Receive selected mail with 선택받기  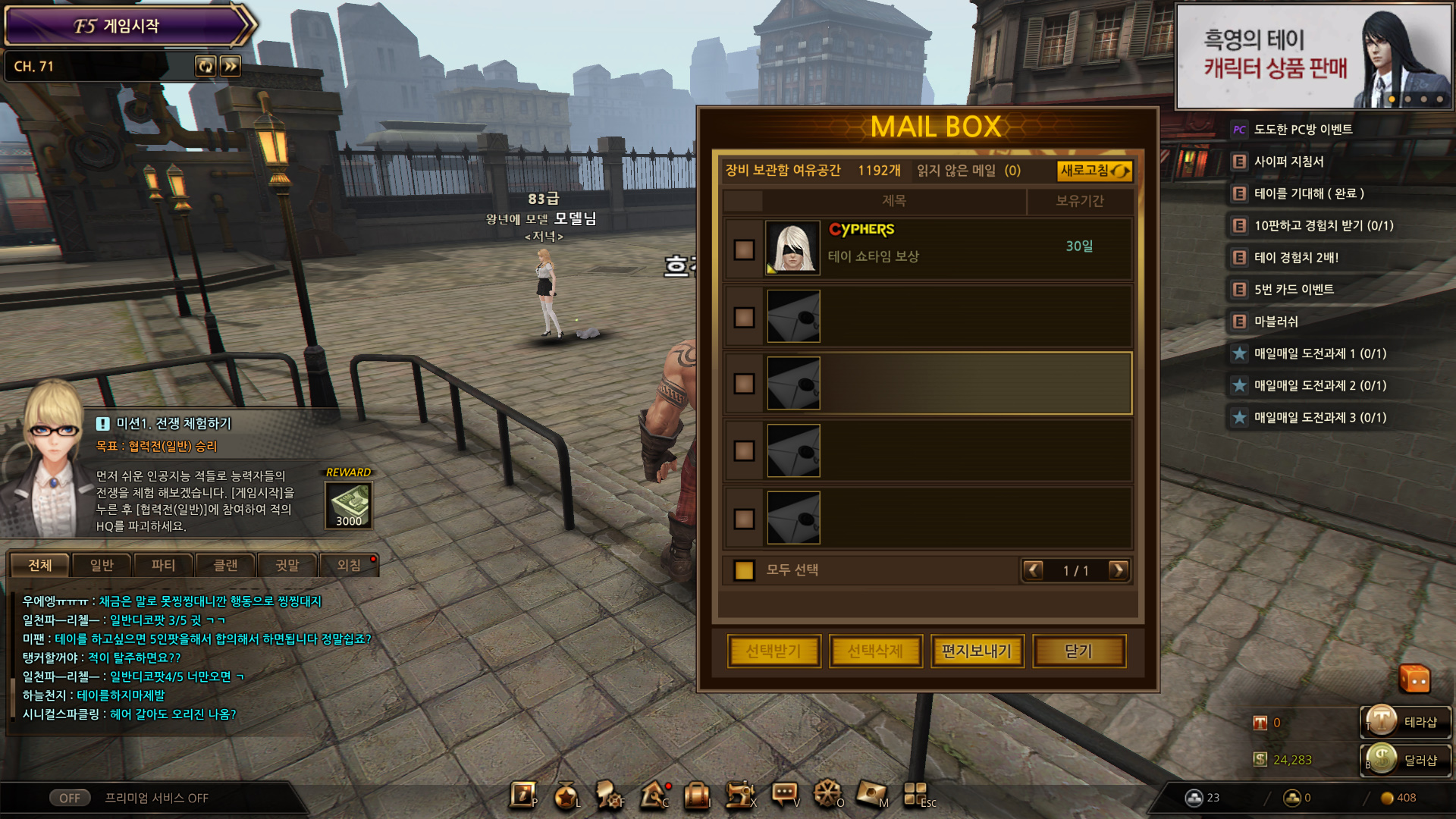773,651
